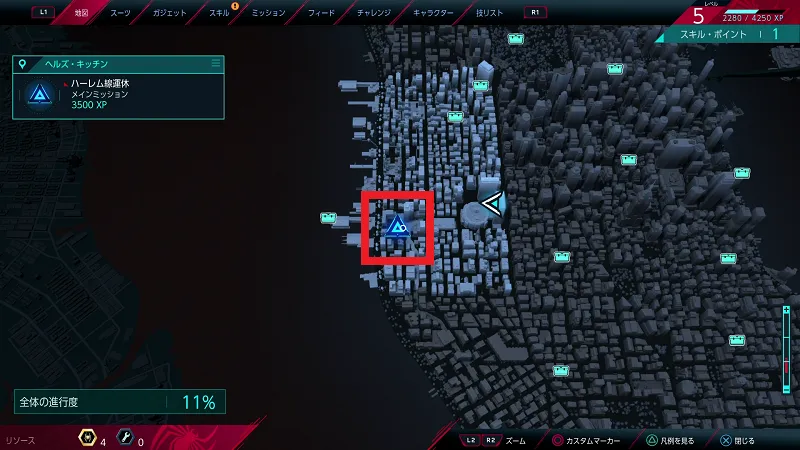The width and height of the screenshot is (800, 450).
Task: Switch to the スーツ tab
Action: (x=122, y=15)
